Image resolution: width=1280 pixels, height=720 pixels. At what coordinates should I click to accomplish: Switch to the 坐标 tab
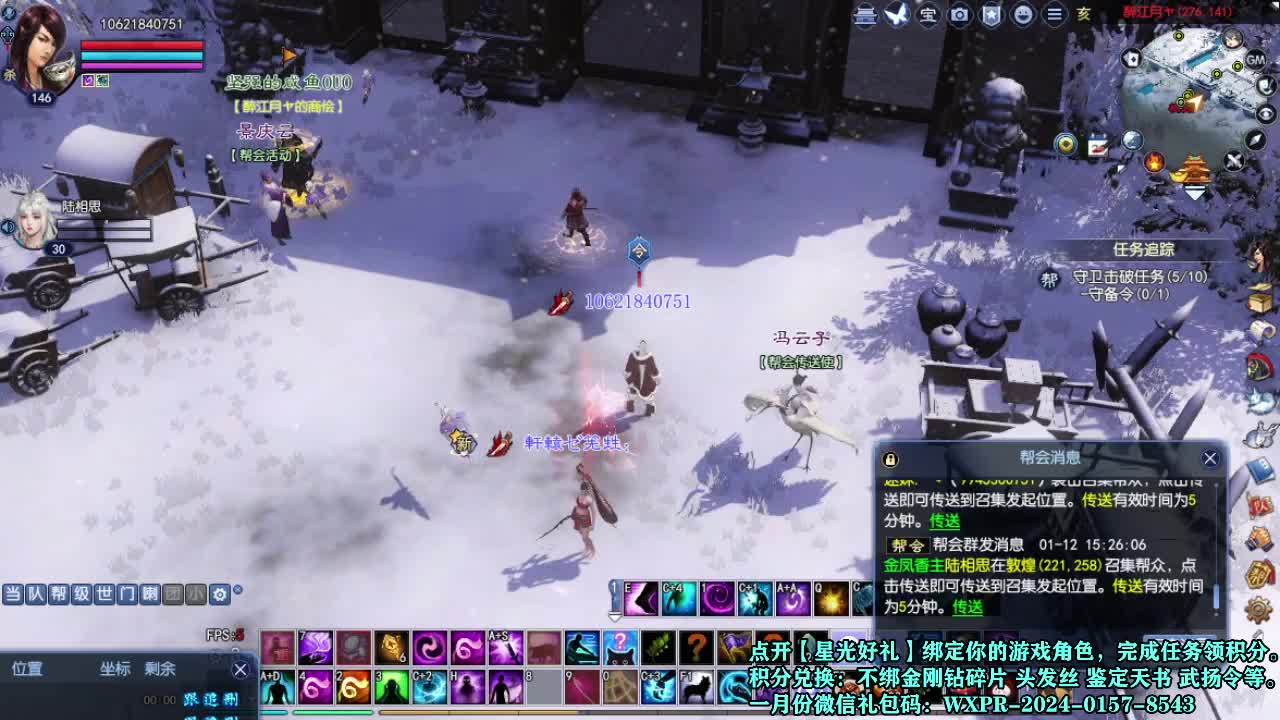(x=115, y=669)
